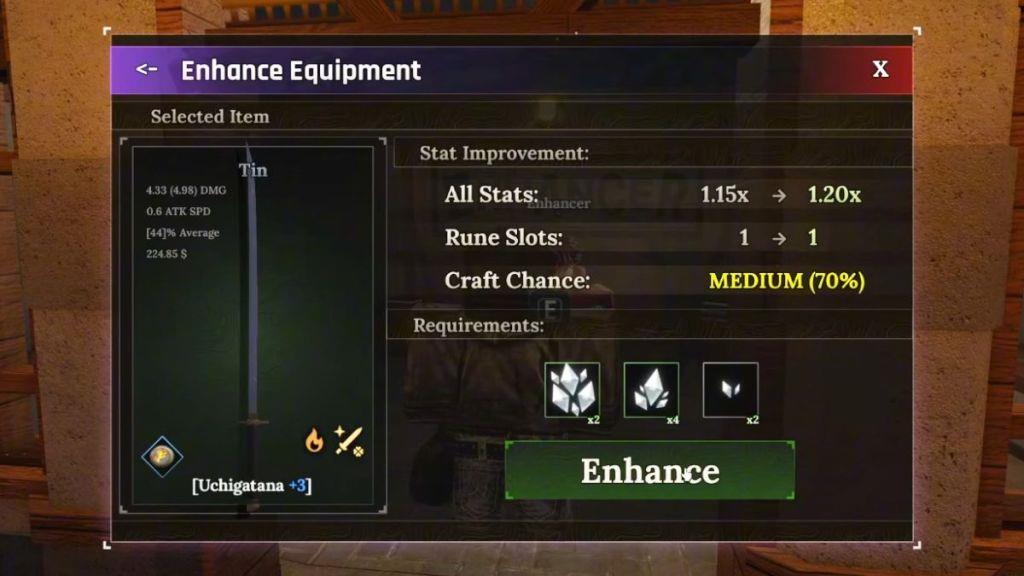1024x576 pixels.
Task: Go back with the arrow button
Action: (147, 69)
